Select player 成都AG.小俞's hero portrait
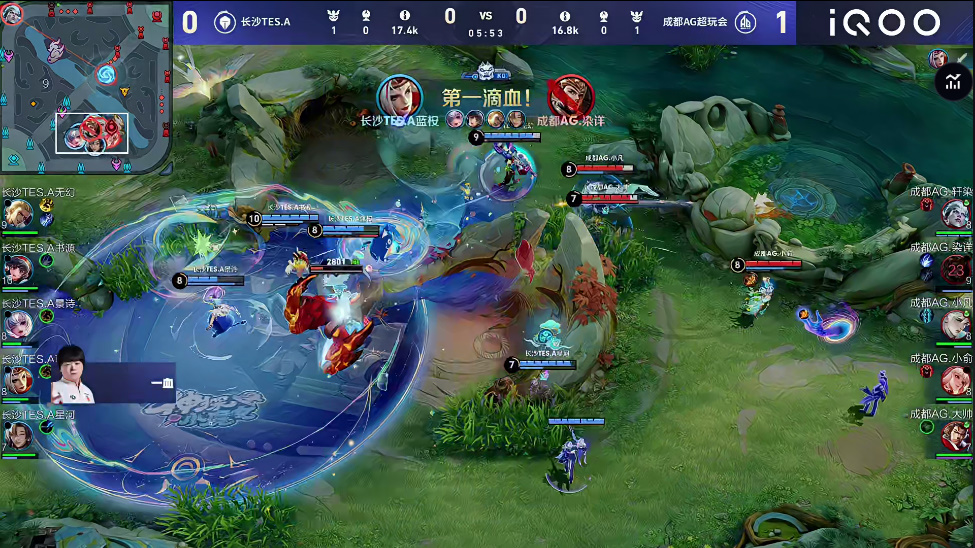 pyautogui.click(x=956, y=380)
